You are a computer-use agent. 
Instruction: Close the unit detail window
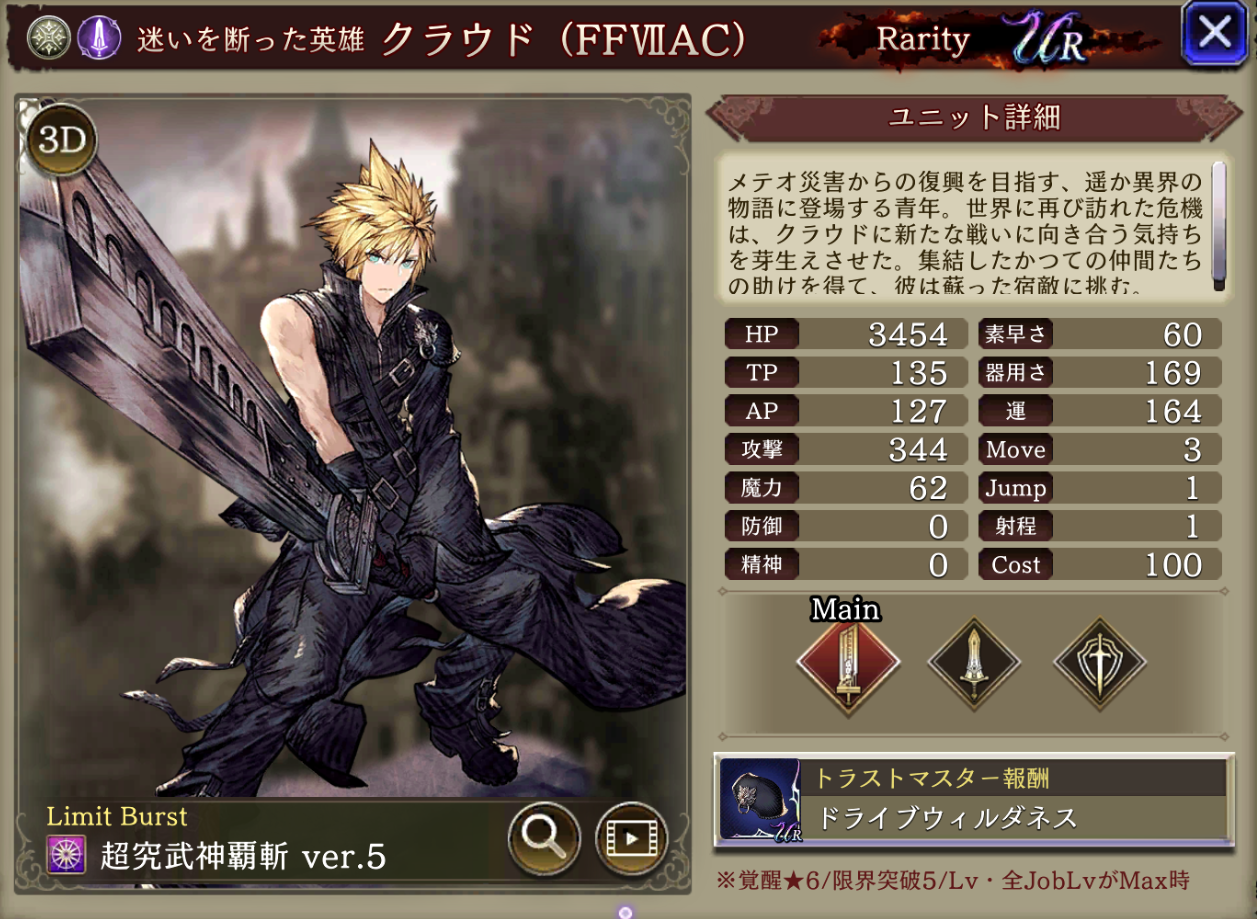point(1214,33)
